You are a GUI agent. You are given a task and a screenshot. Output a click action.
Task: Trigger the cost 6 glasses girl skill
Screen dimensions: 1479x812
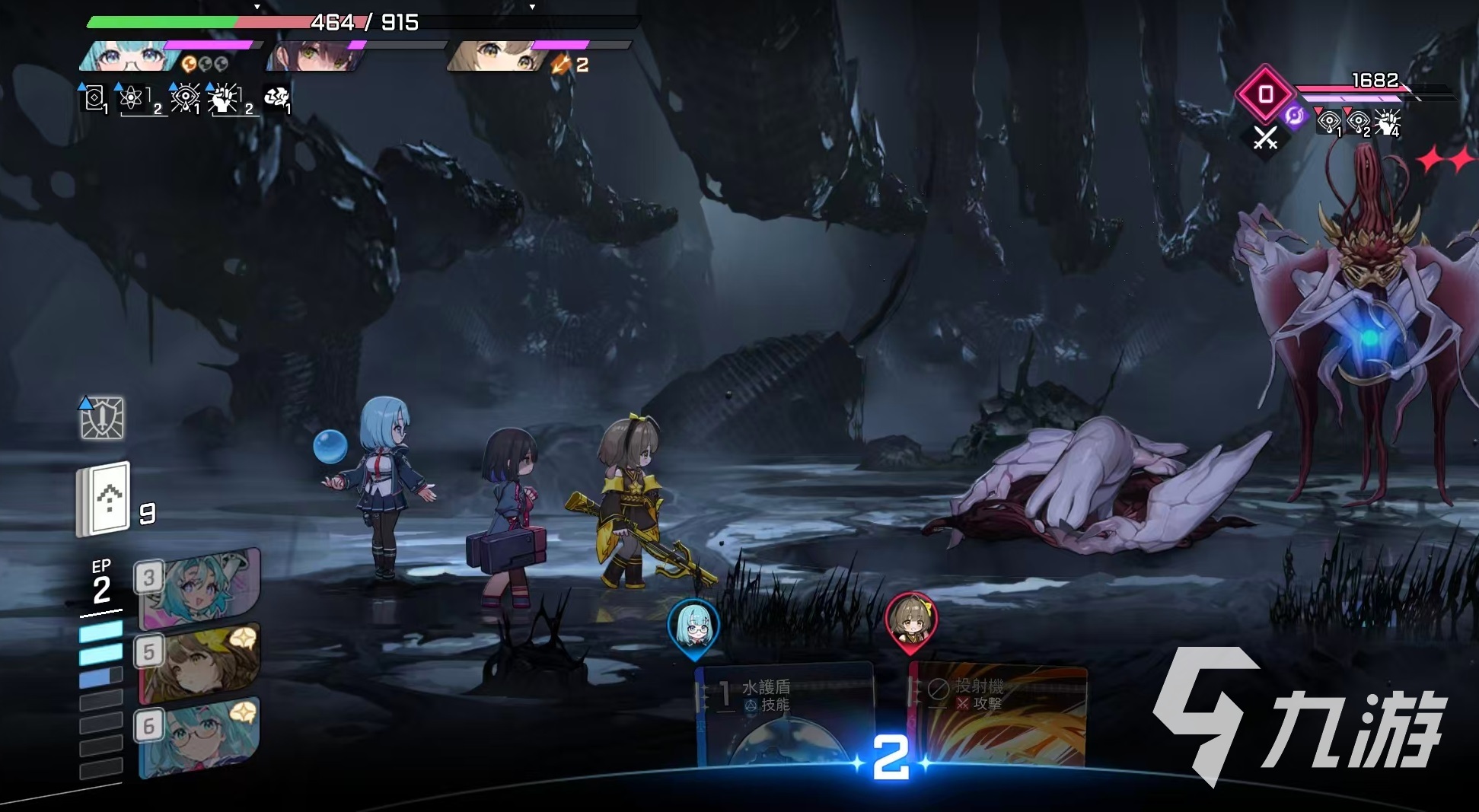[x=199, y=737]
